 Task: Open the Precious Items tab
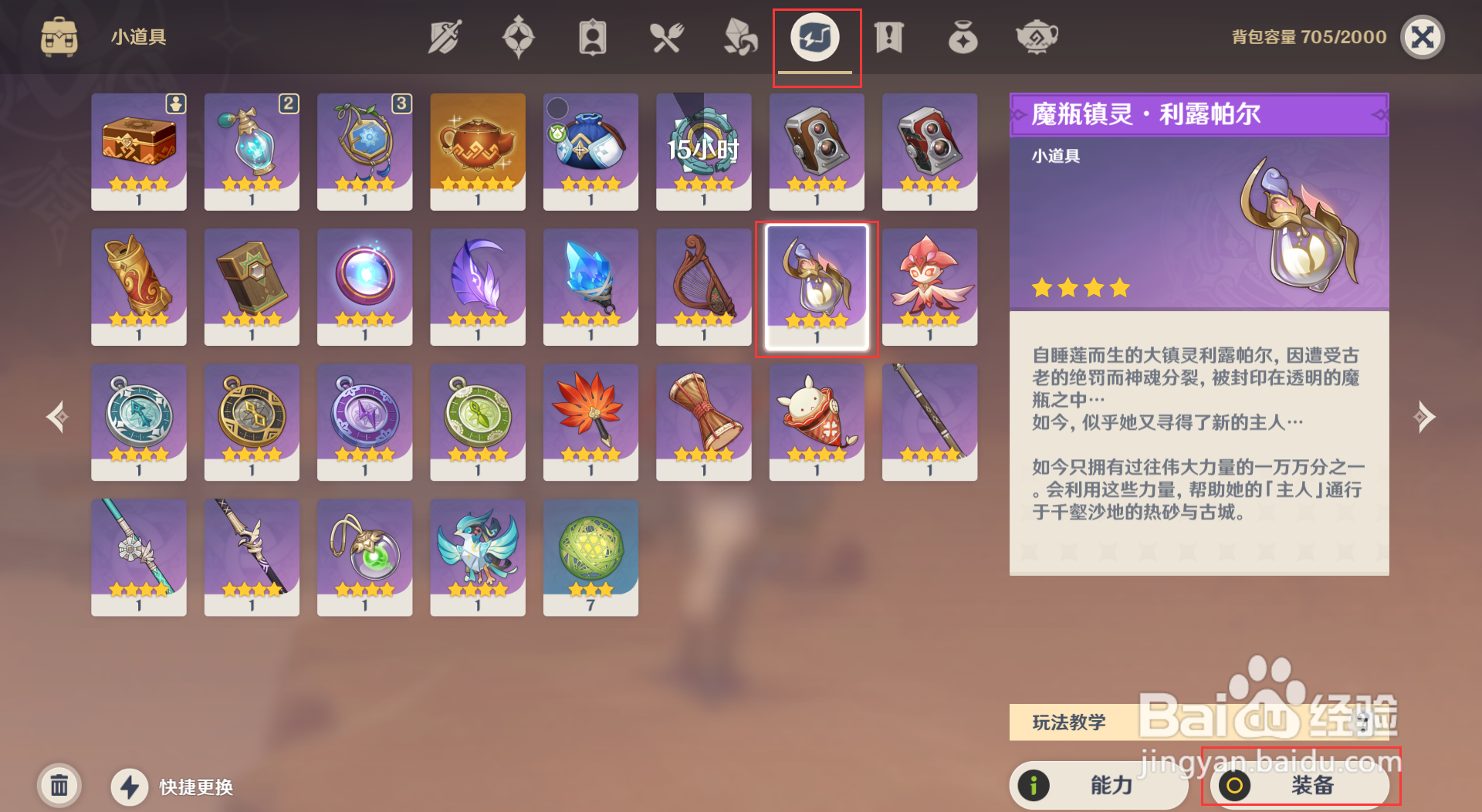pos(961,36)
